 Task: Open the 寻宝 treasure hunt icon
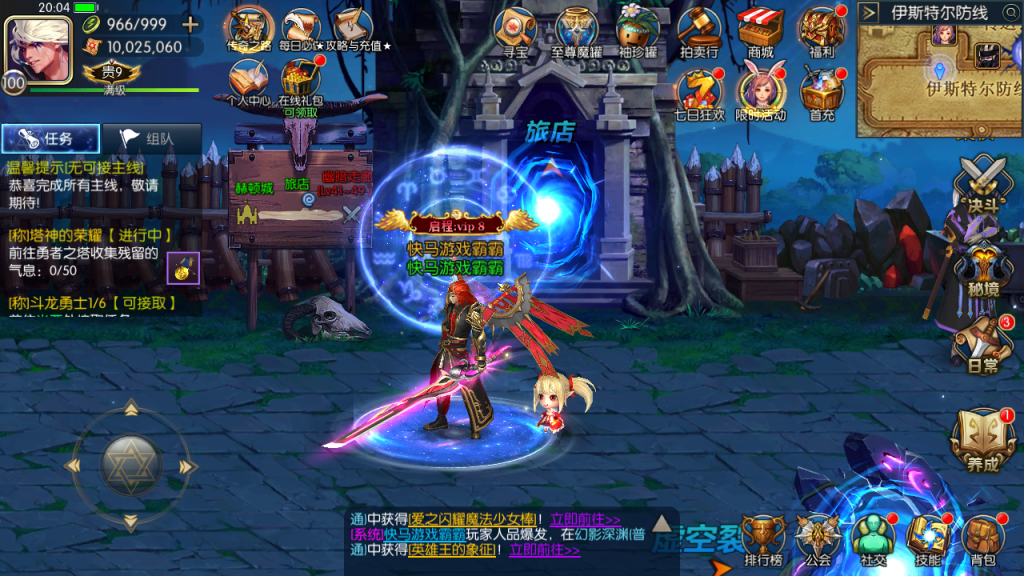[x=516, y=30]
